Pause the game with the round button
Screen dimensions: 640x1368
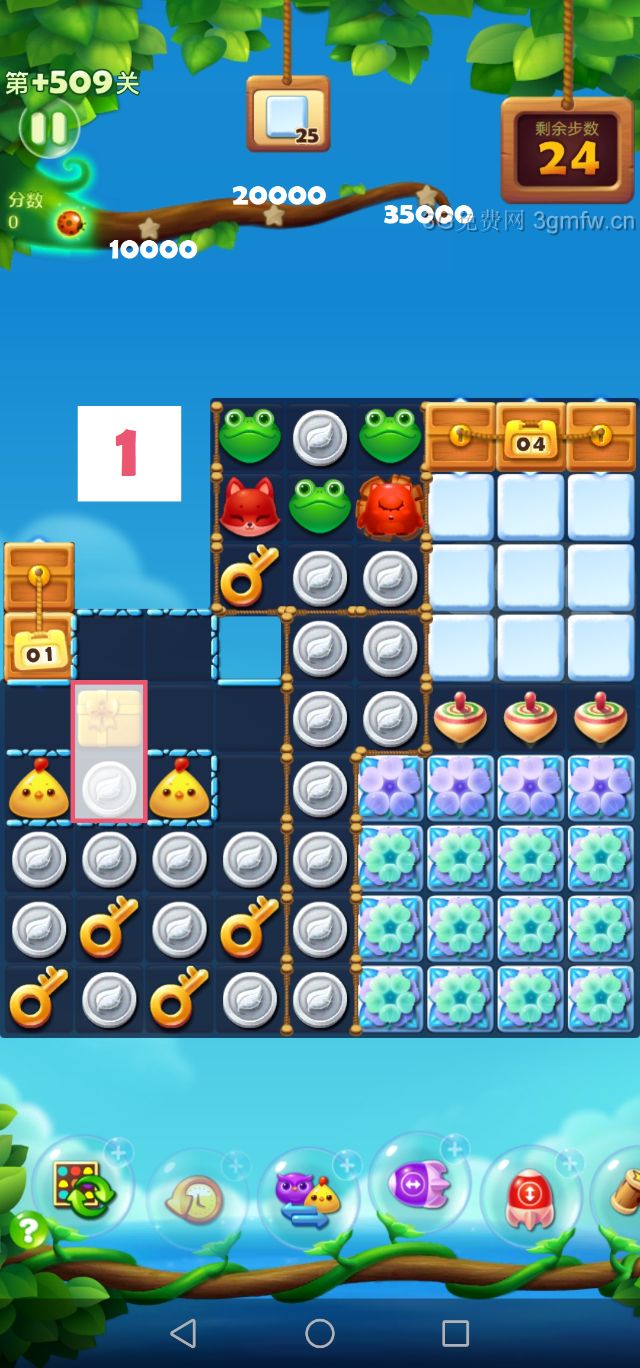(x=47, y=127)
